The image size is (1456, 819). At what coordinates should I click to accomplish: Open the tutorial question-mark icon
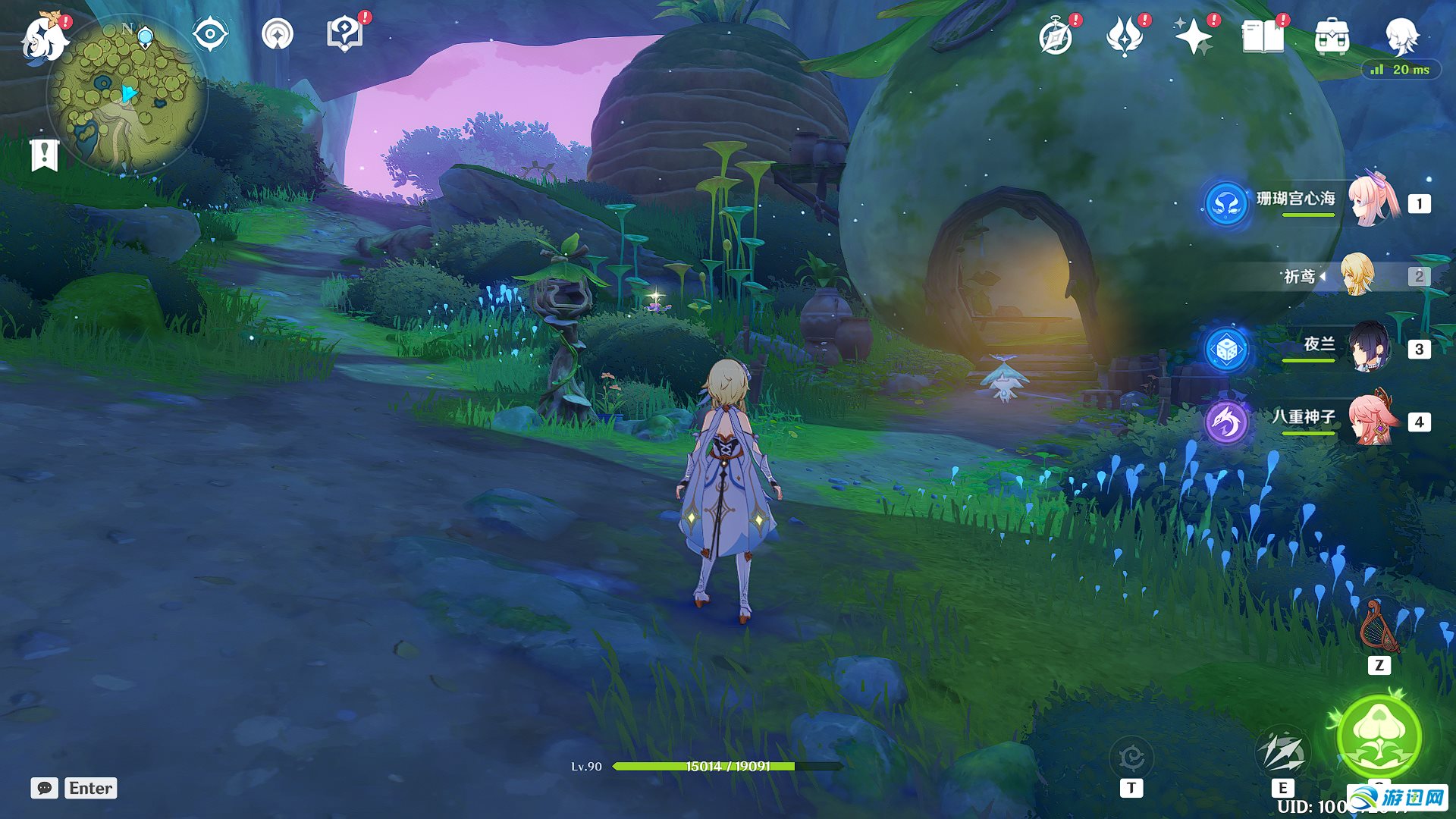click(344, 34)
